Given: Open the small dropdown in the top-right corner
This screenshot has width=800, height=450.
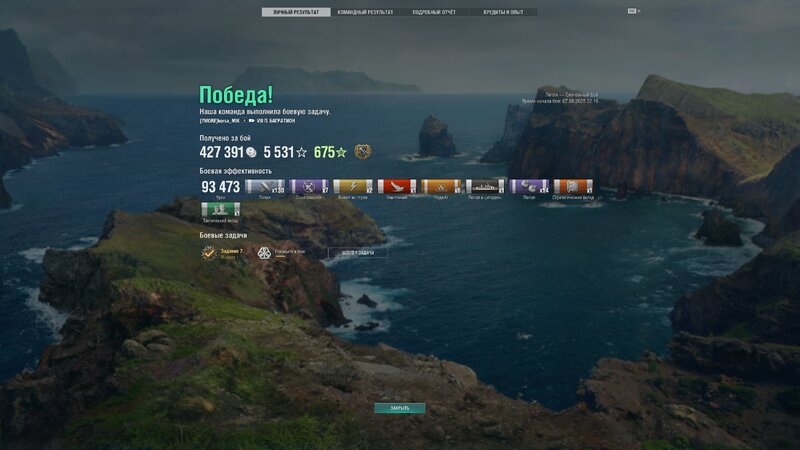Looking at the screenshot, I should [x=634, y=11].
